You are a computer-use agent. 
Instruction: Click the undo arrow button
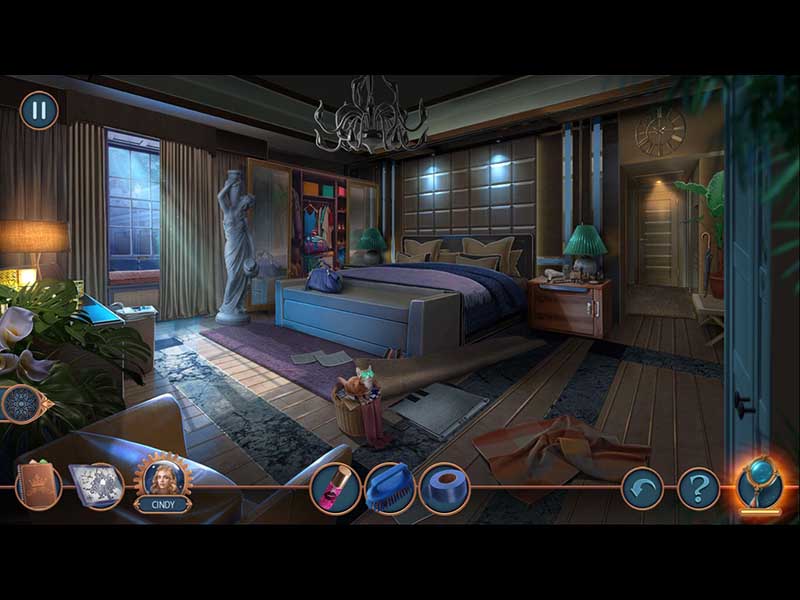tap(641, 489)
